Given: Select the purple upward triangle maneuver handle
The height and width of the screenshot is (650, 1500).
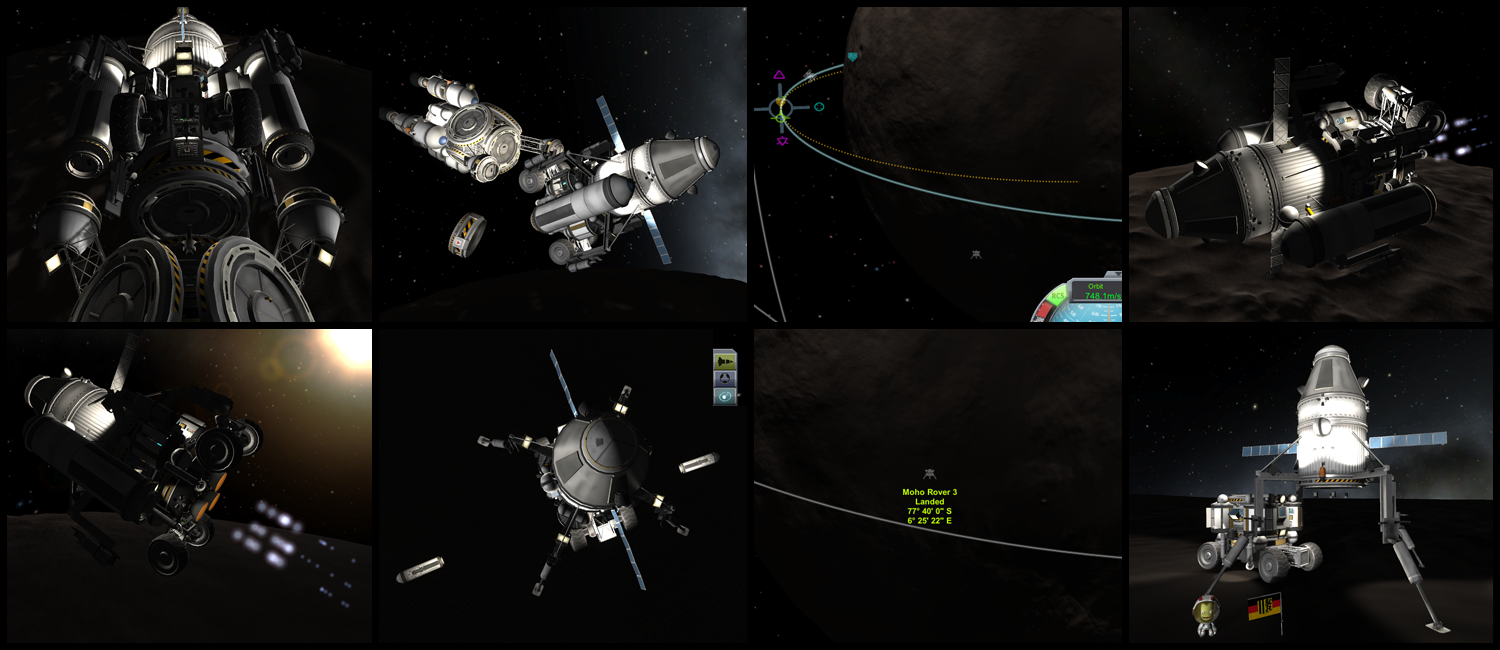Looking at the screenshot, I should (x=780, y=75).
